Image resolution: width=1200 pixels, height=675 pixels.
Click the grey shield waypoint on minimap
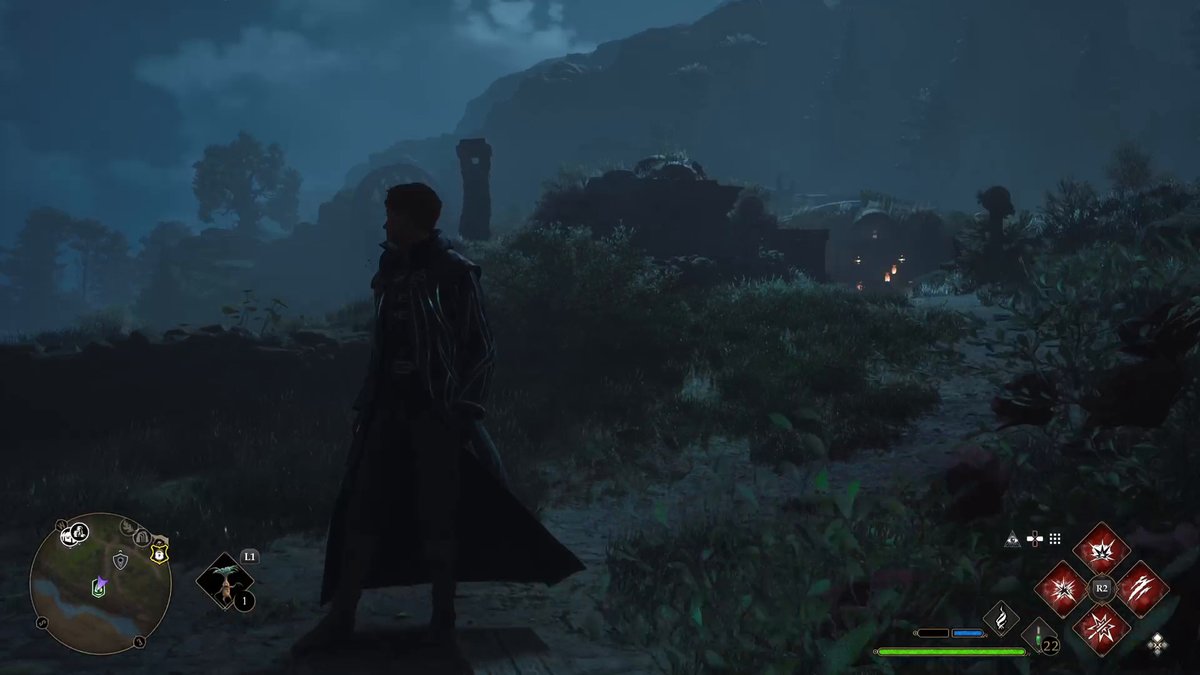click(120, 561)
